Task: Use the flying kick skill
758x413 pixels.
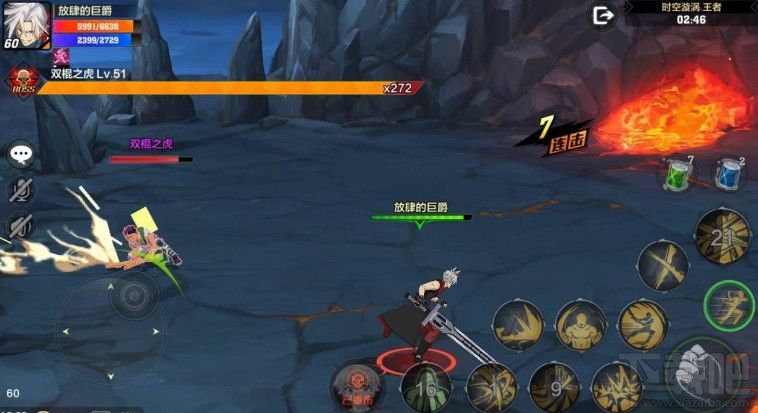Action: [641, 324]
